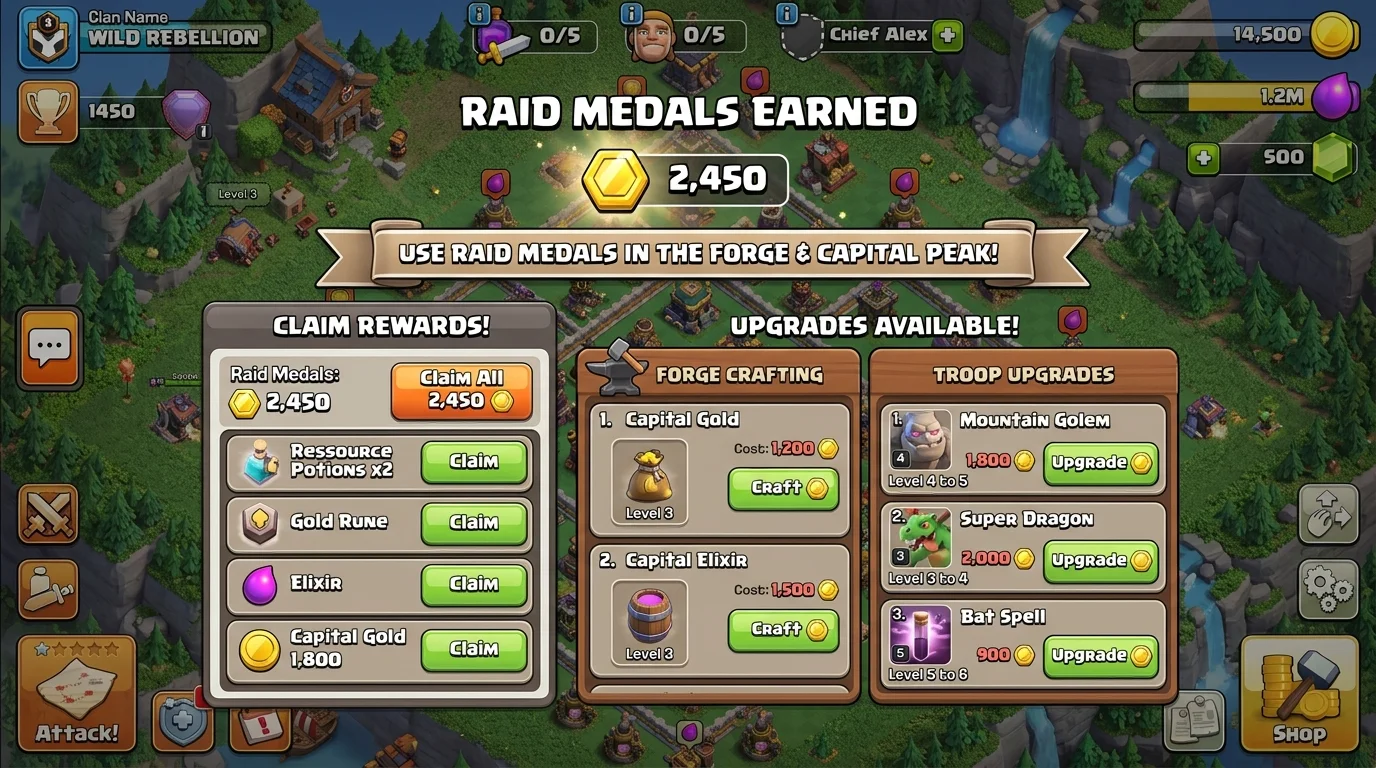Open the clan capital shield icon

point(185,722)
